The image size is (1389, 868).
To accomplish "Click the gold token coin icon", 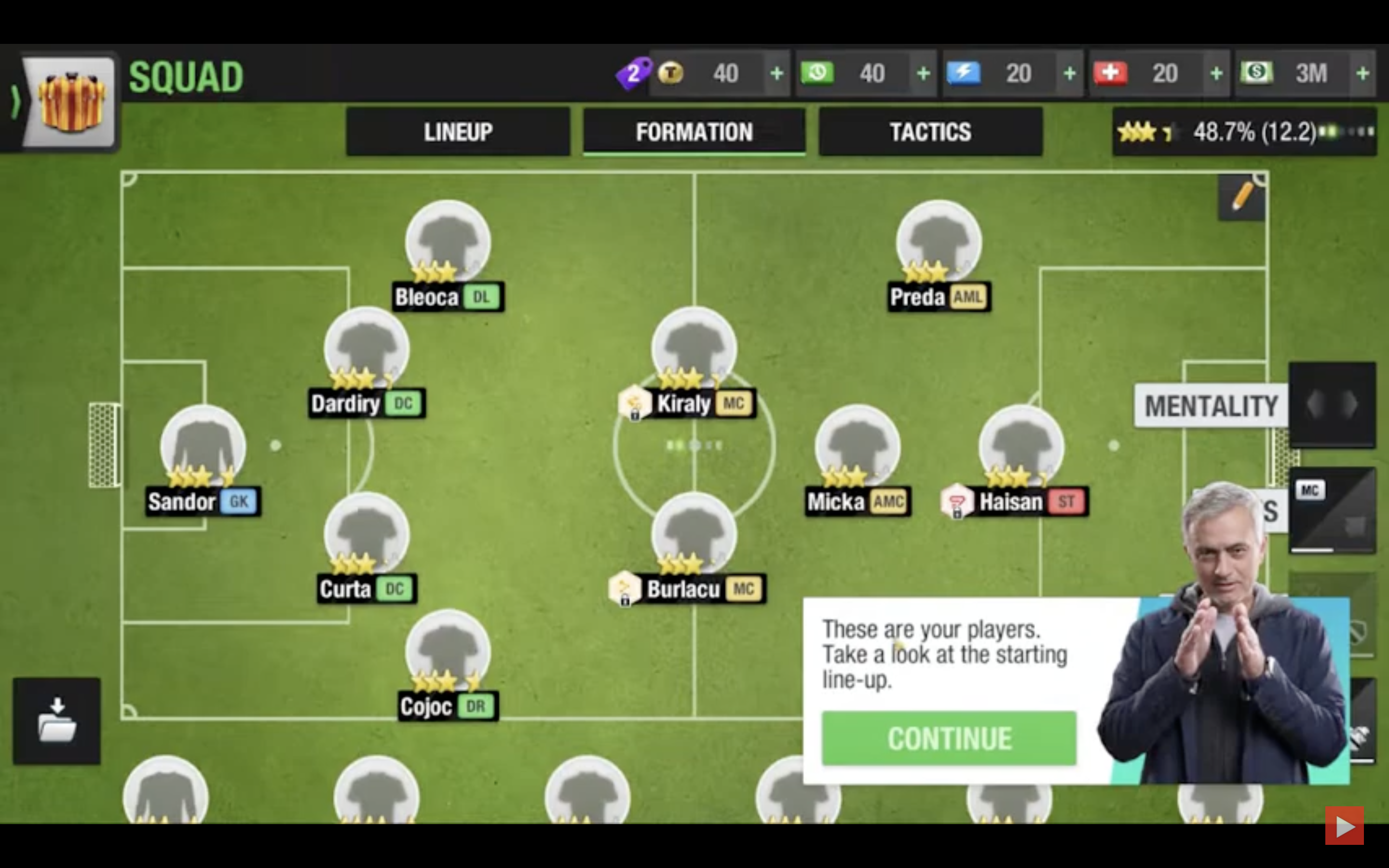I will (x=671, y=73).
